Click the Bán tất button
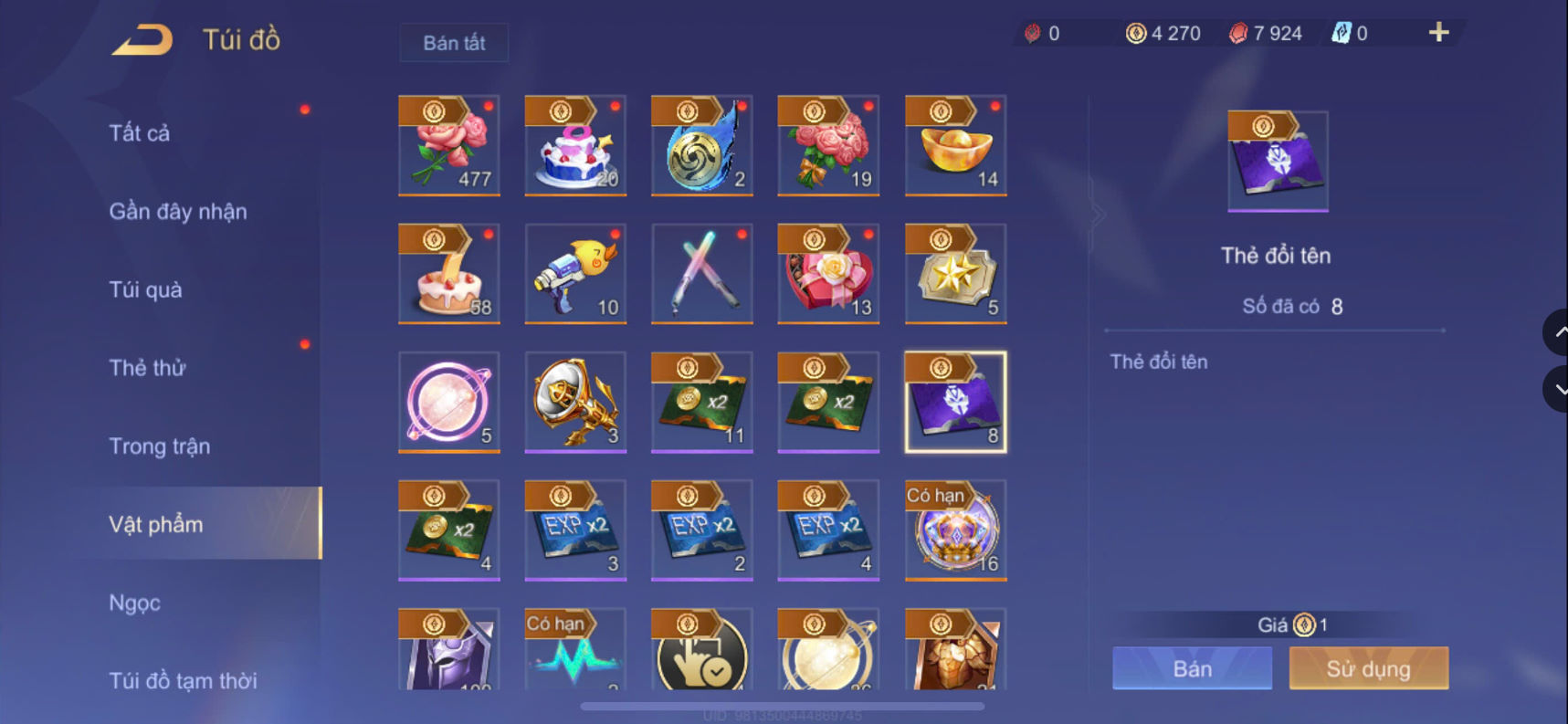1568x724 pixels. coord(453,42)
